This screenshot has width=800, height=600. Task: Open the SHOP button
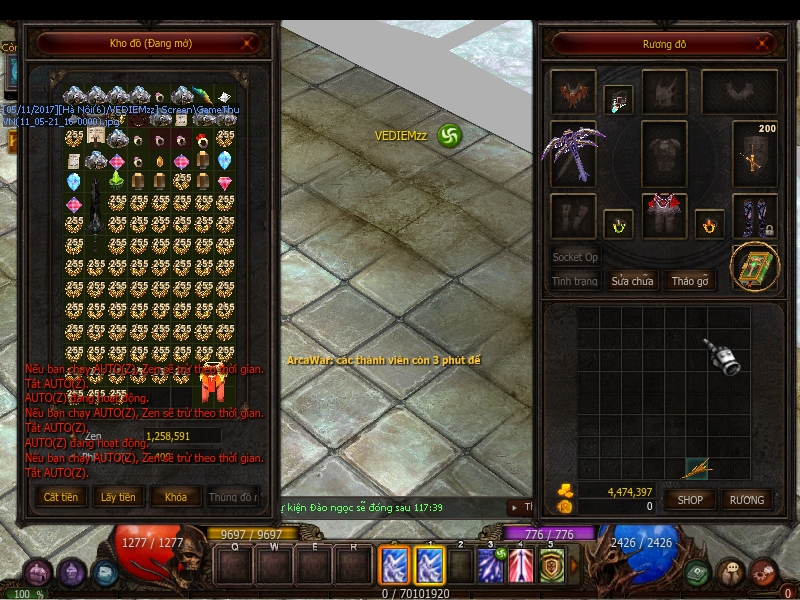tap(690, 499)
